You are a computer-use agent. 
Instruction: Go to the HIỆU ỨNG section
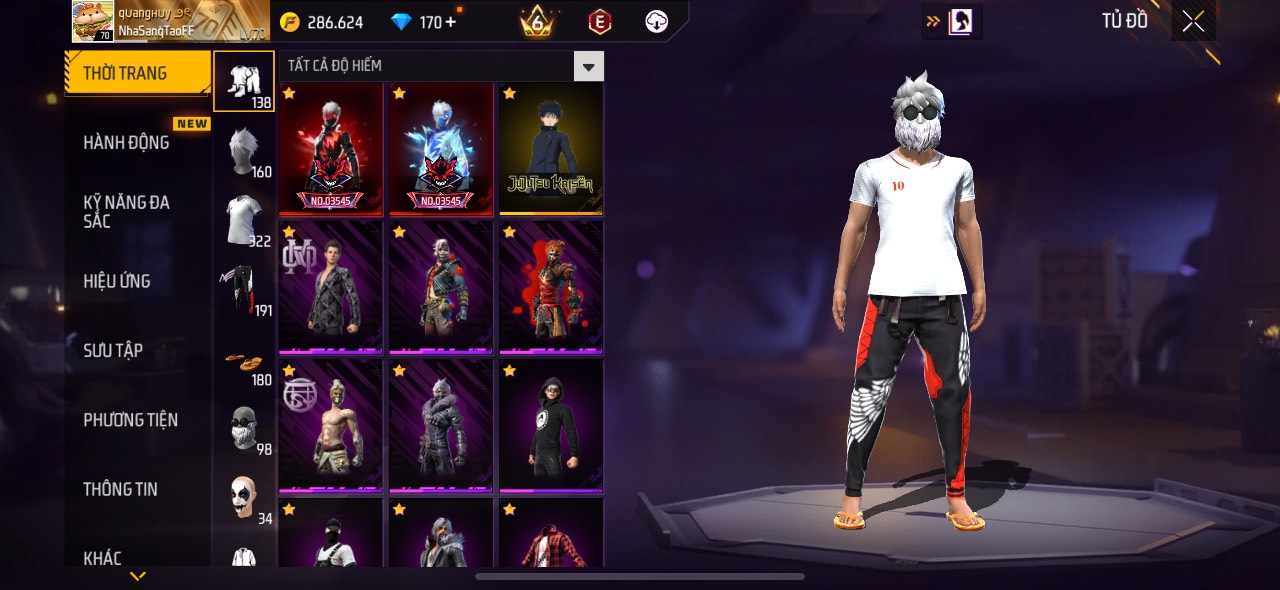click(117, 281)
